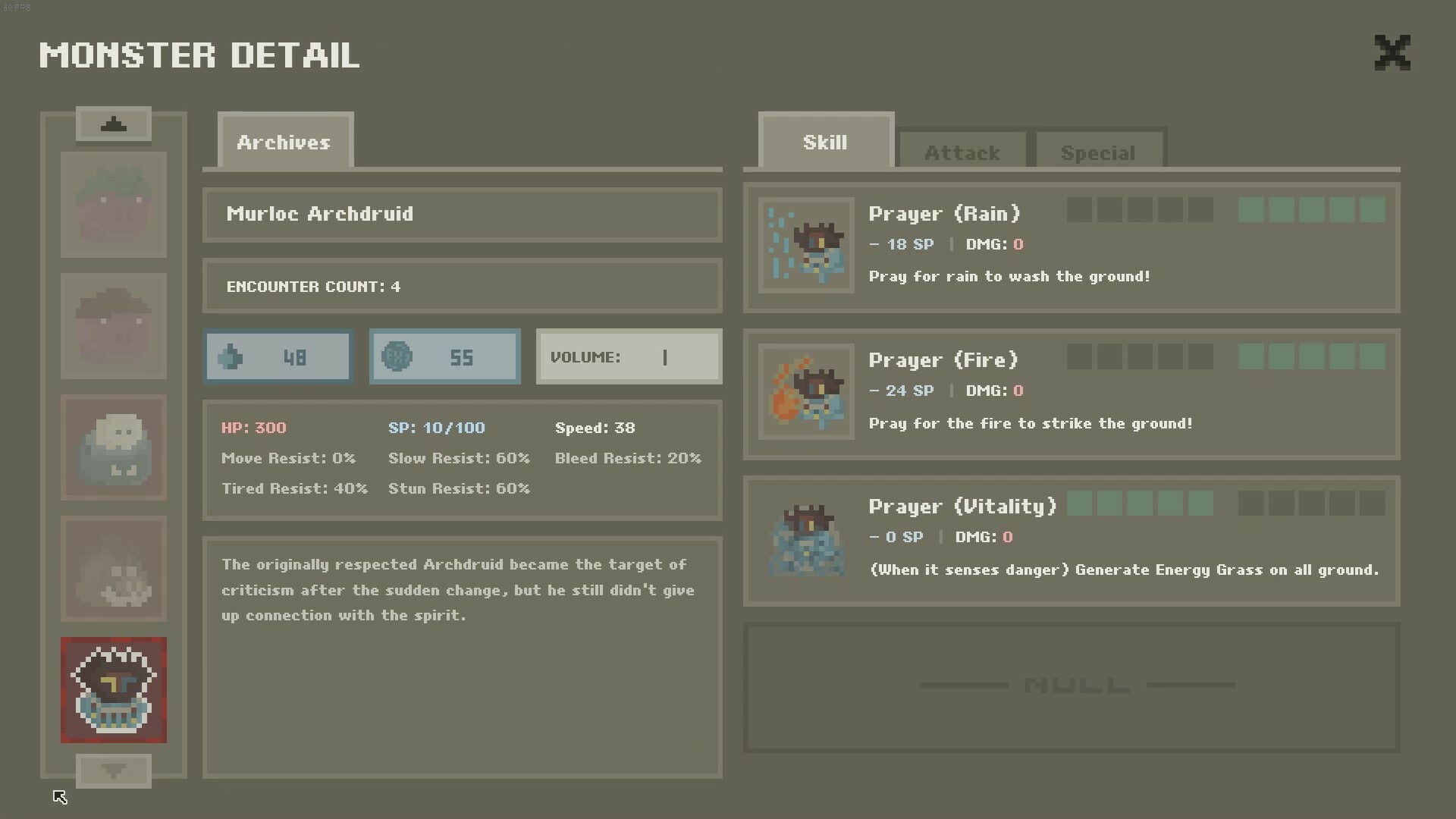This screenshot has height=819, width=1456.
Task: Select the skull-in-water monster portrait
Action: [x=114, y=447]
